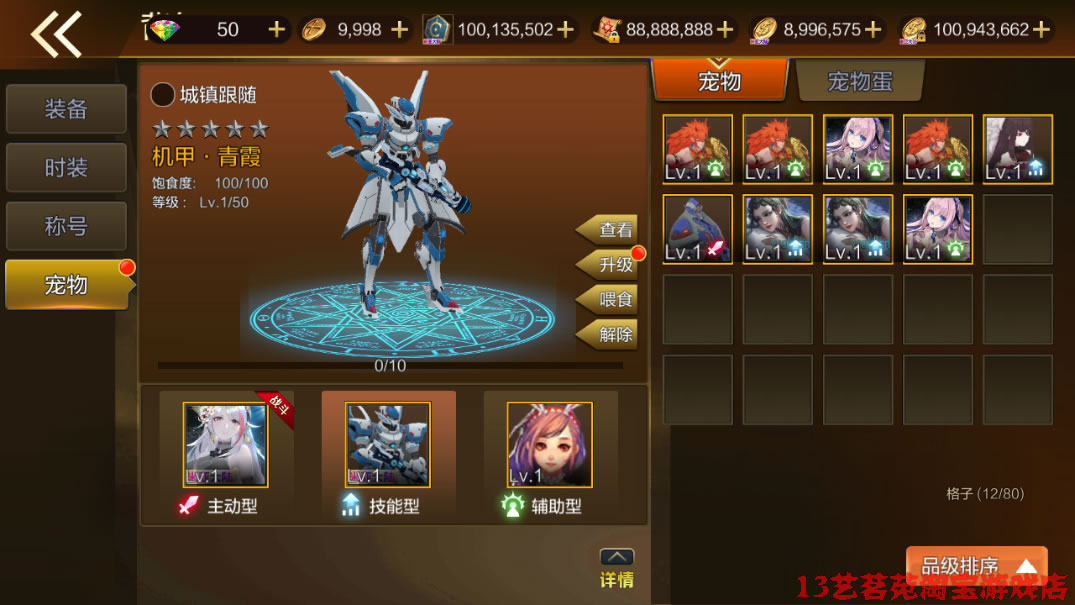Go back with the double-arrow button
This screenshot has width=1075, height=605.
click(55, 33)
